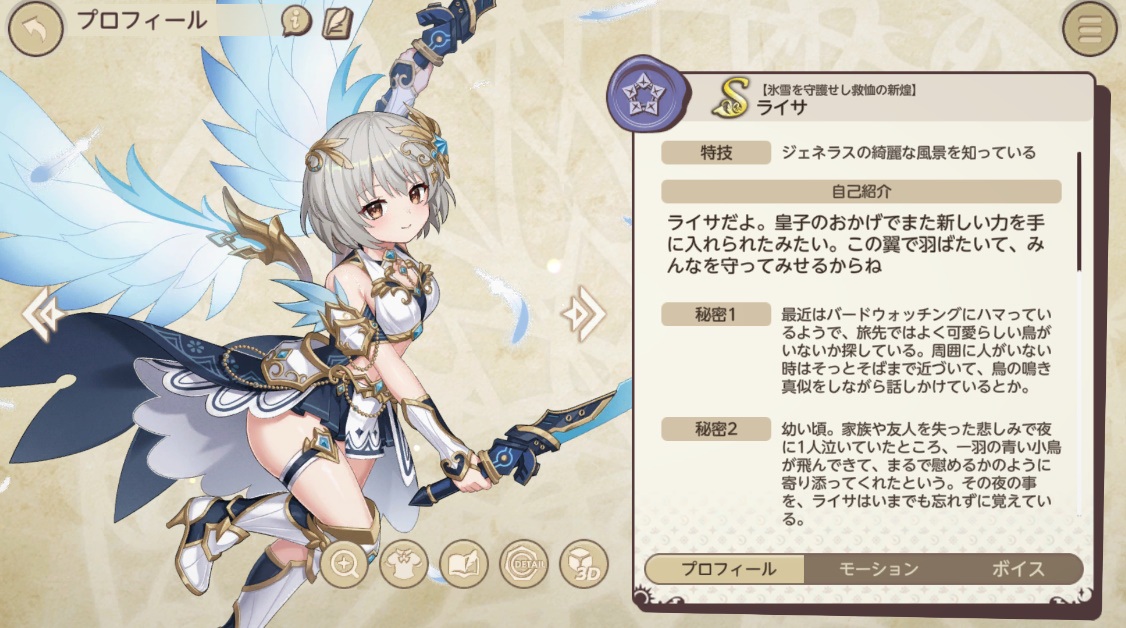
Task: Zoom in with the magnifying glass icon
Action: pos(346,566)
